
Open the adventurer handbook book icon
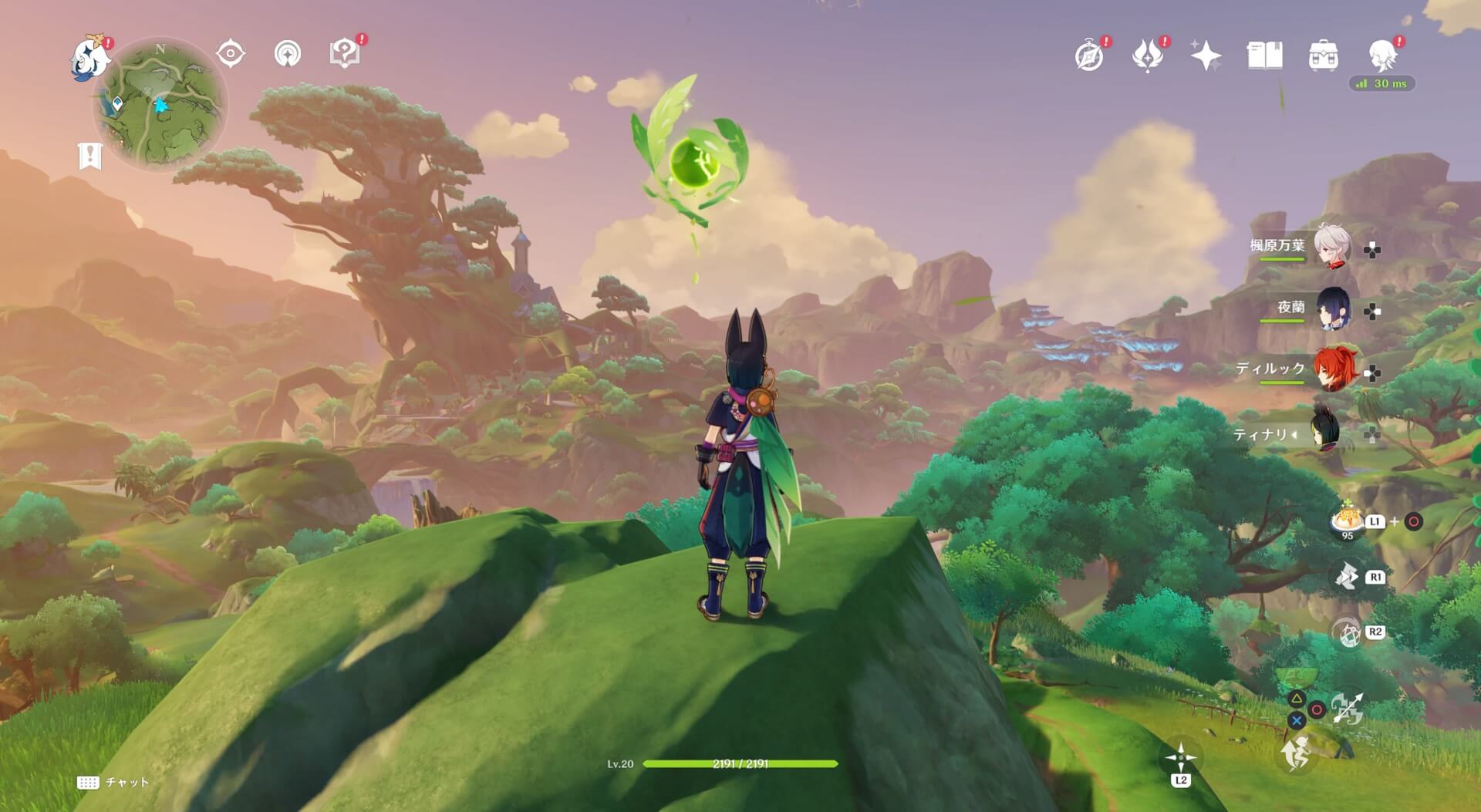click(1264, 56)
